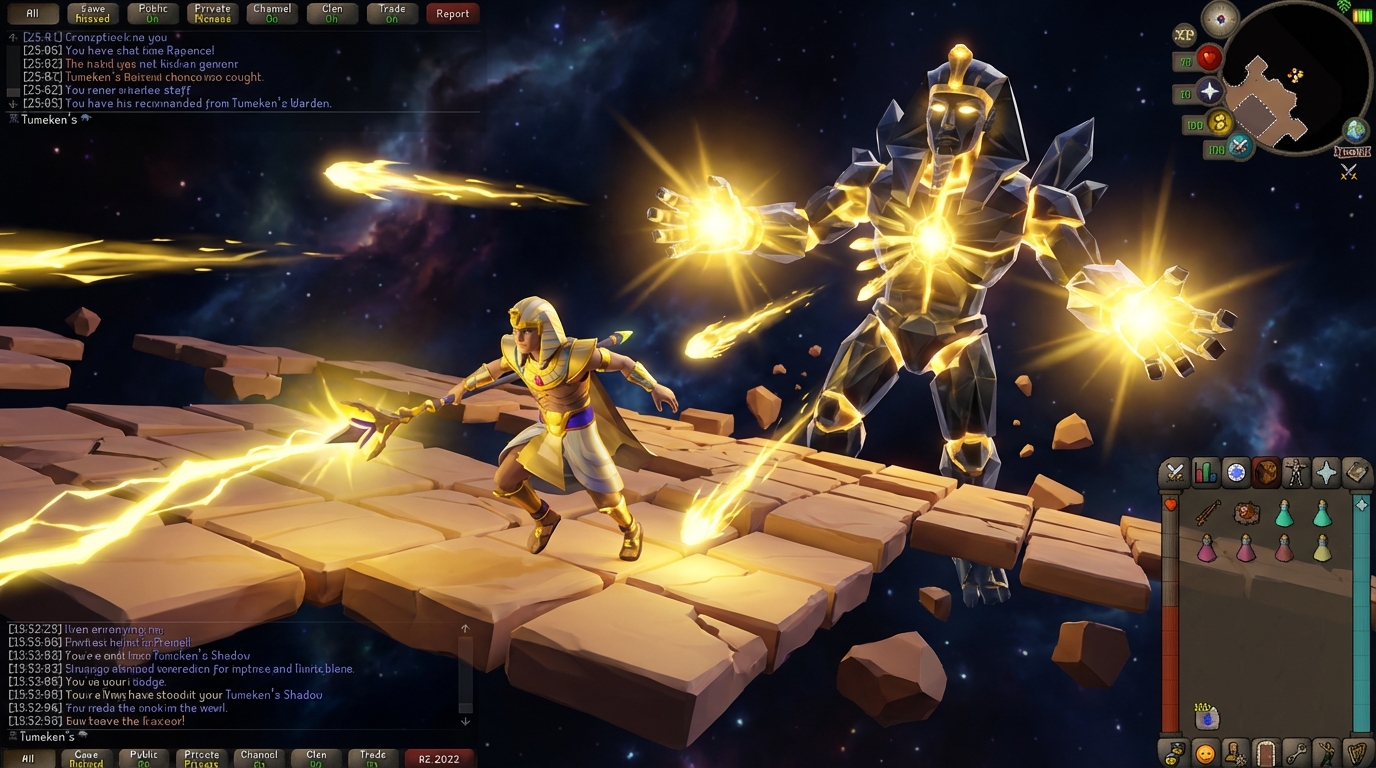Open the Emotes tab with the dancing figure
This screenshot has height=768, width=1376.
1328,753
